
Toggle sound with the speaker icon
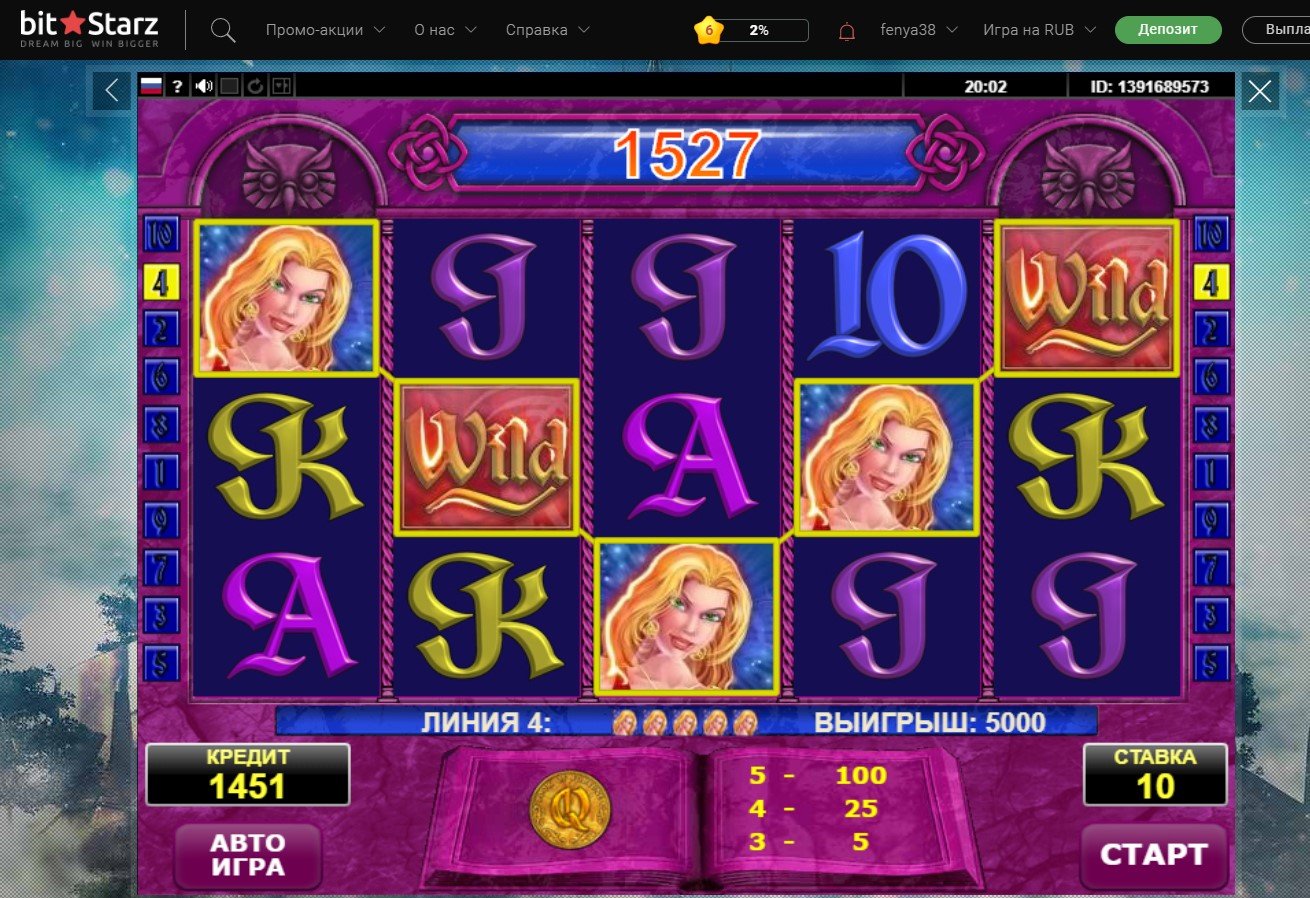click(204, 86)
